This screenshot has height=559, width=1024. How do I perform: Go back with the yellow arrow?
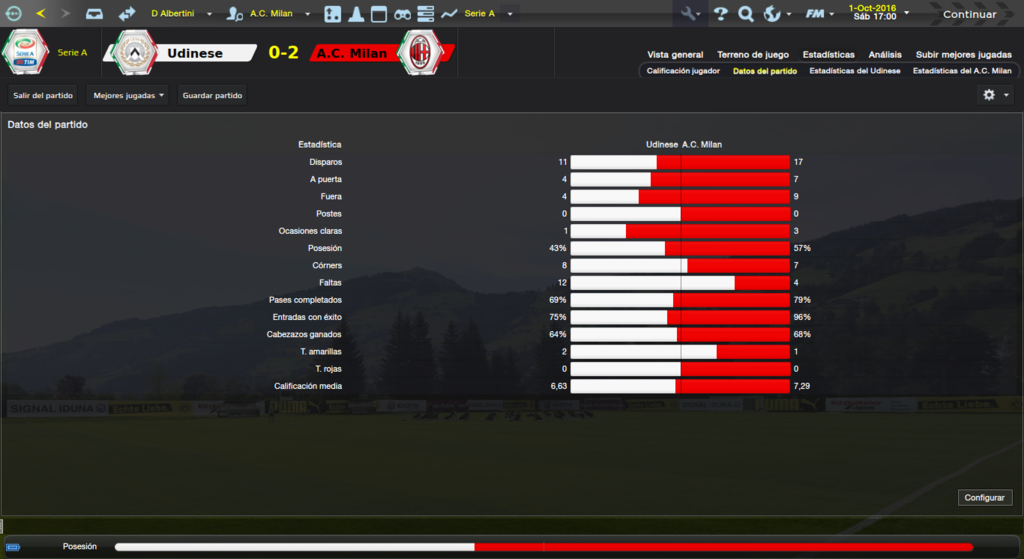point(40,14)
